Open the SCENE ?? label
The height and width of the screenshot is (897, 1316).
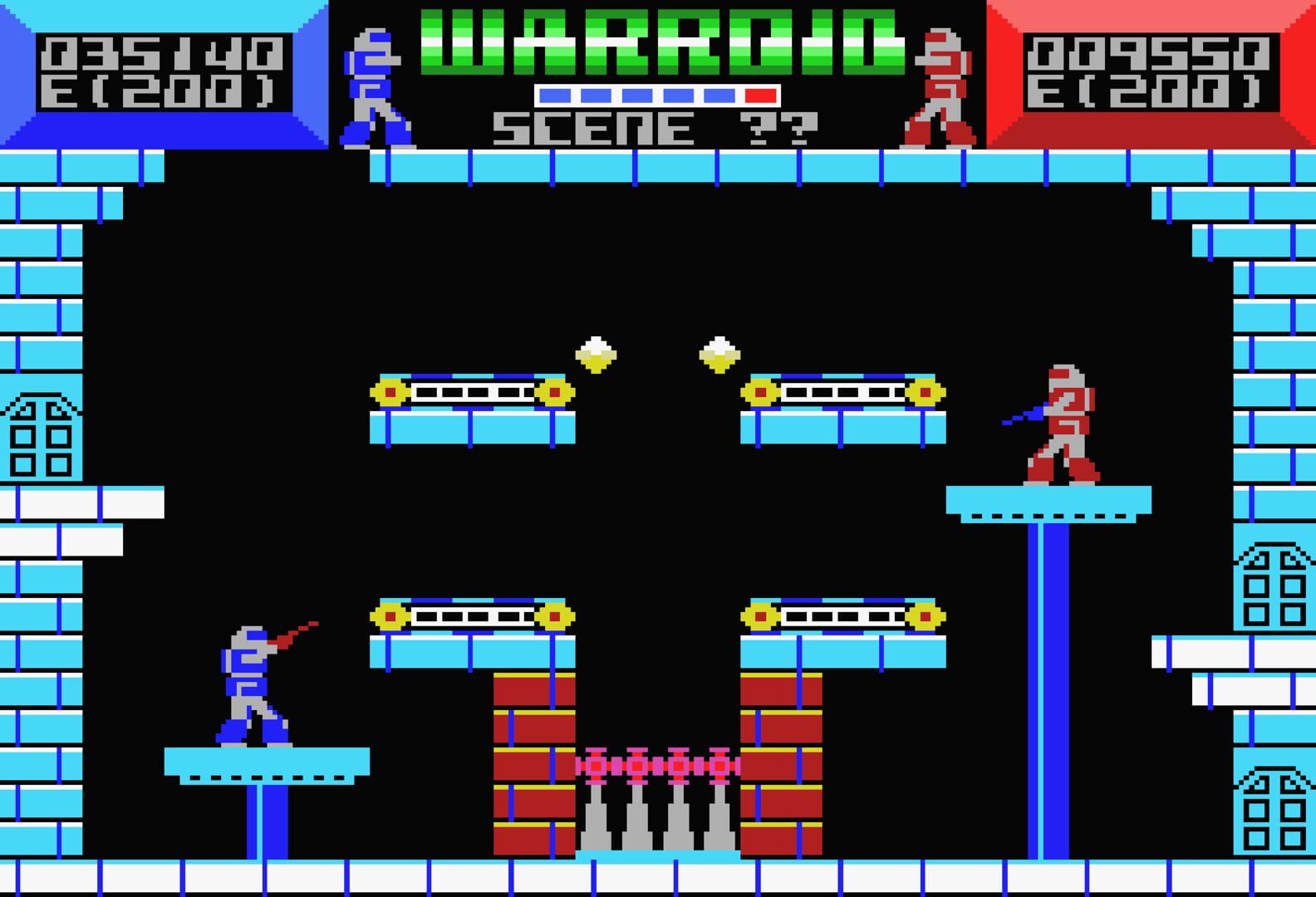(656, 127)
